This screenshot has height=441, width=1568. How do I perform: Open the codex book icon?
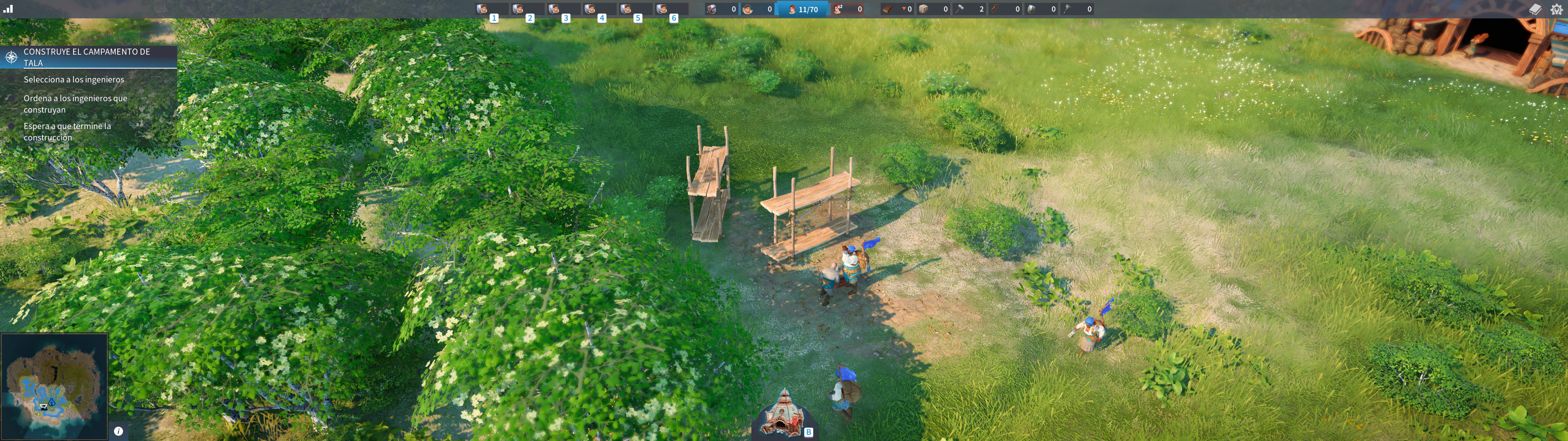[1535, 9]
